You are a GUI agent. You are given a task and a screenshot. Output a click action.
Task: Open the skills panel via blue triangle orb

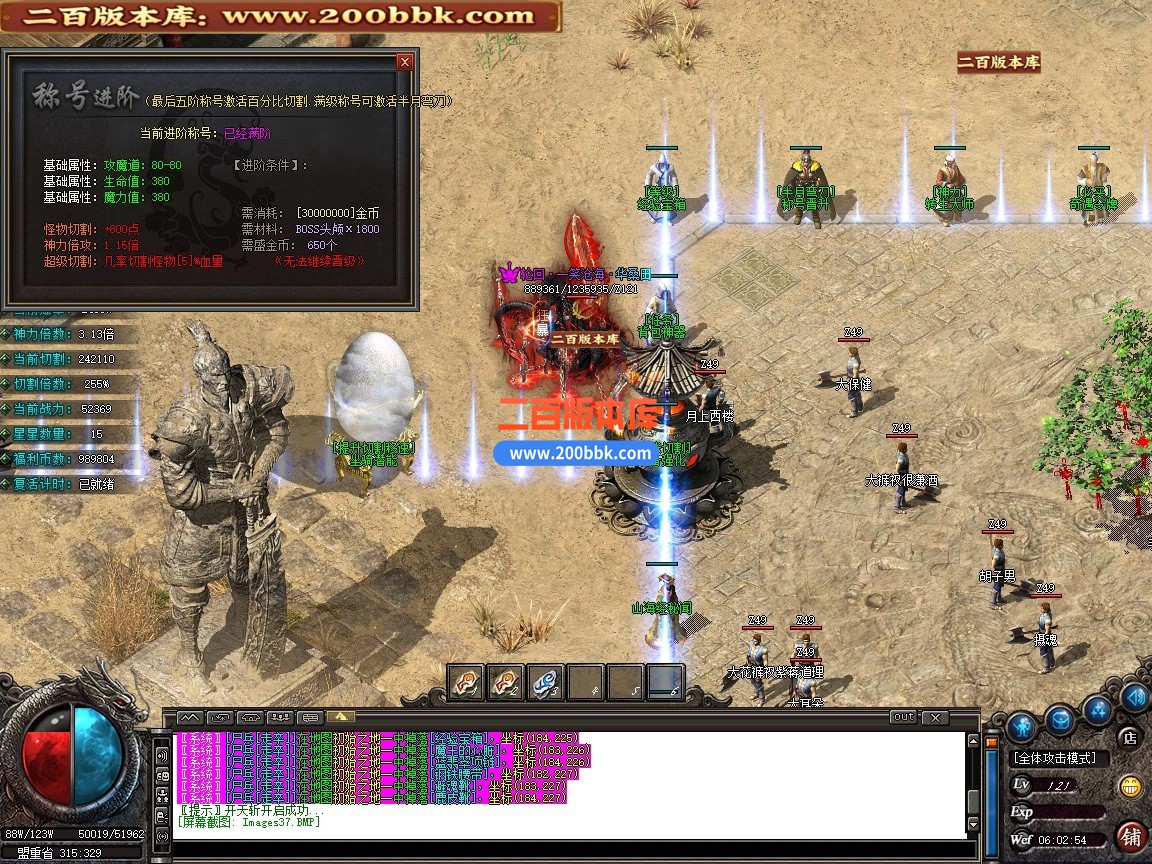[x=1098, y=709]
